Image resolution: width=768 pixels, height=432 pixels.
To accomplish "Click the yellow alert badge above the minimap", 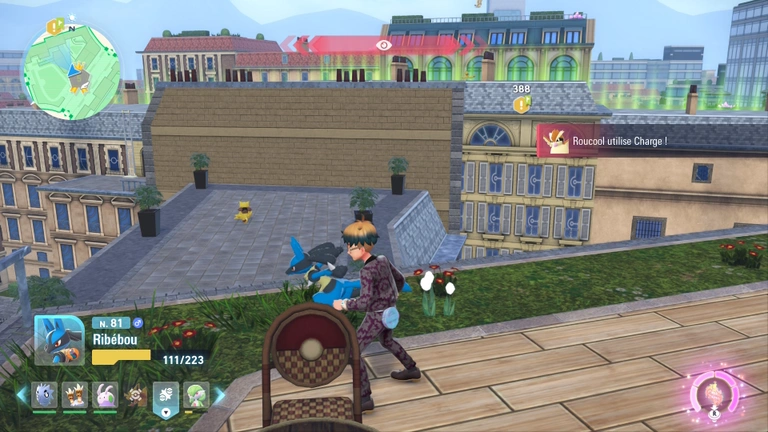I will pos(54,24).
